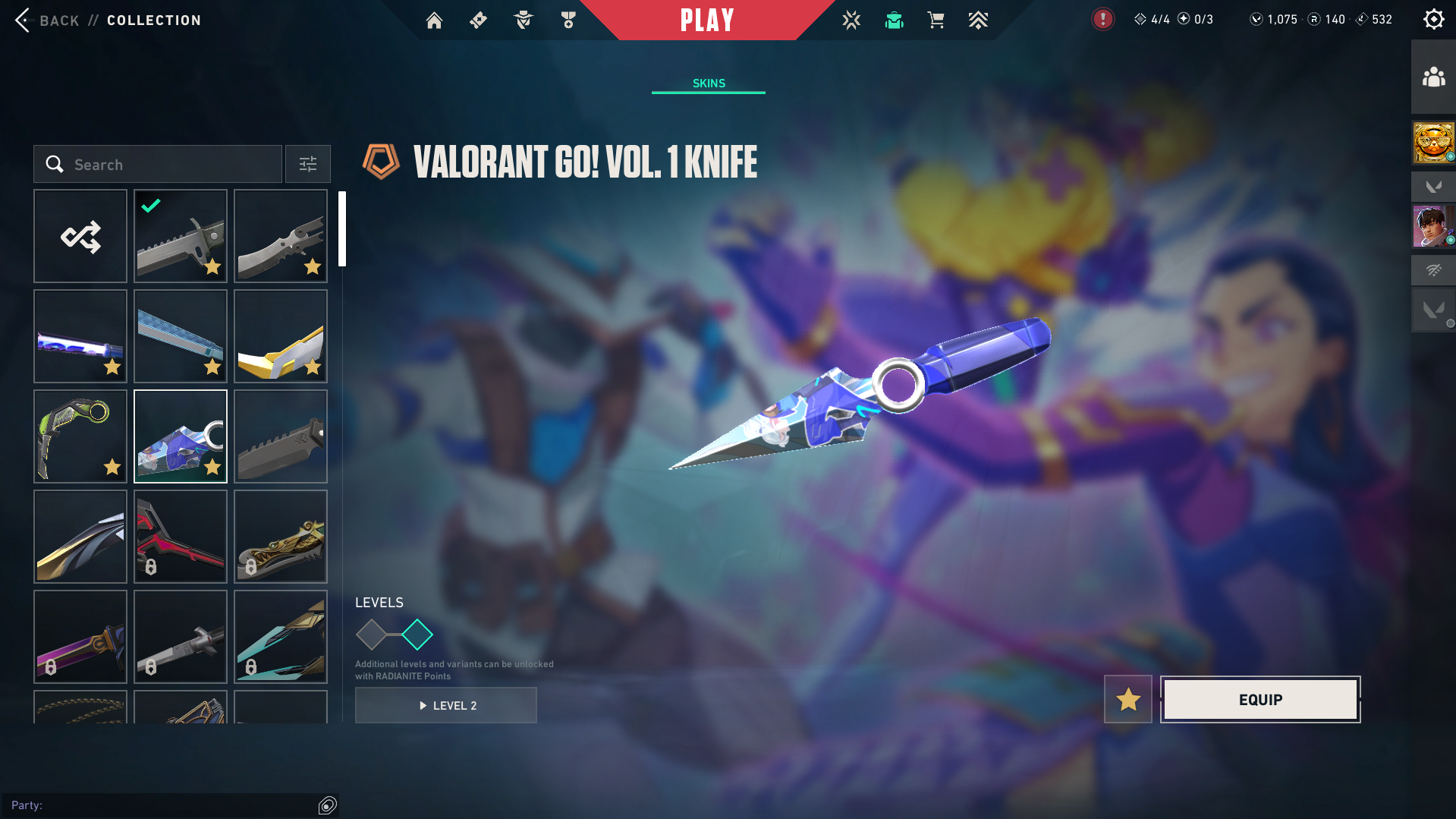Open the home screen icon
This screenshot has height=819, width=1456.
(x=434, y=20)
